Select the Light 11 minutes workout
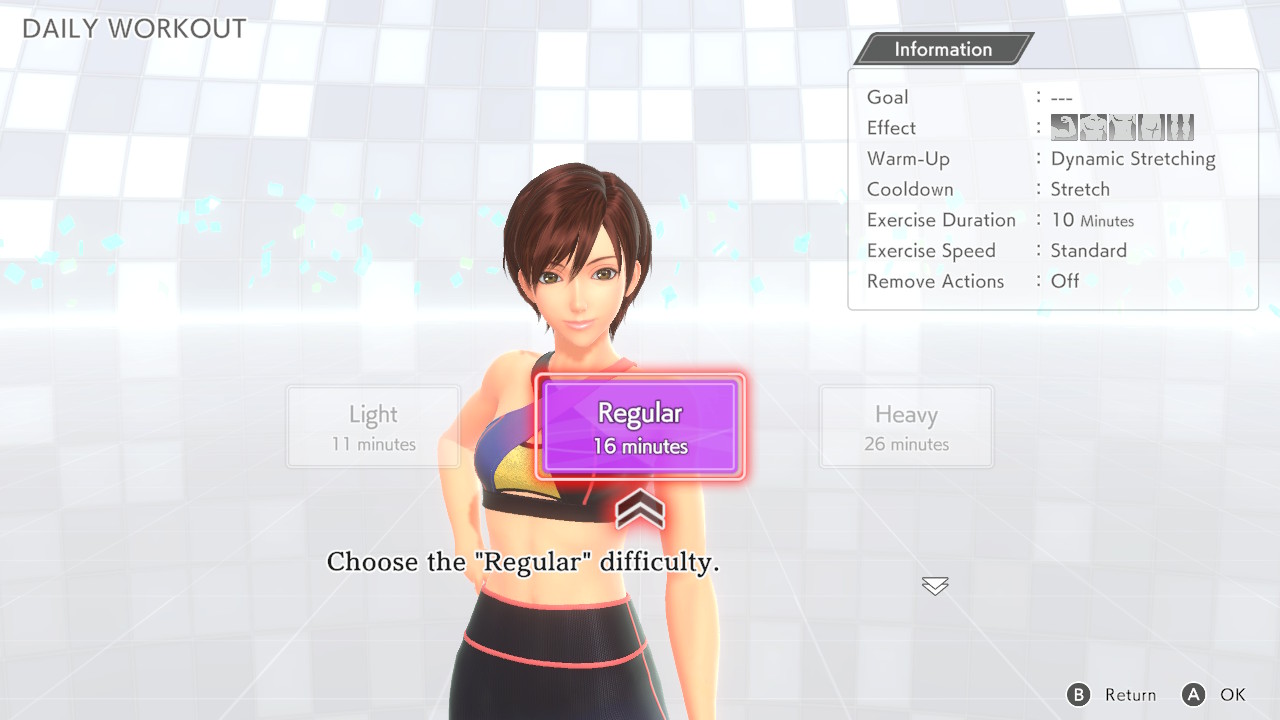1280x720 pixels. [x=373, y=427]
